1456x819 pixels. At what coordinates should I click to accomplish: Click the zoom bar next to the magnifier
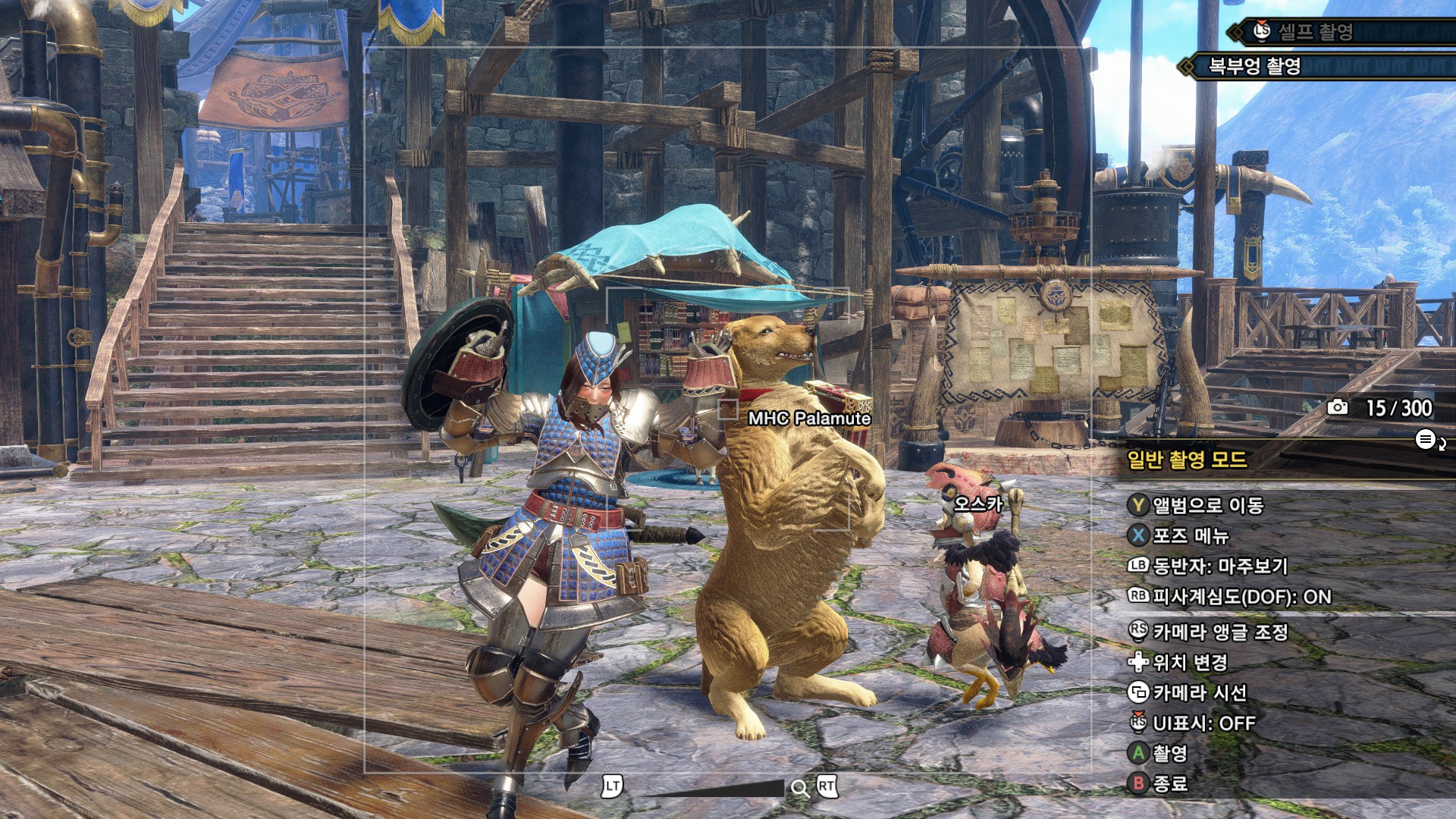[x=714, y=789]
